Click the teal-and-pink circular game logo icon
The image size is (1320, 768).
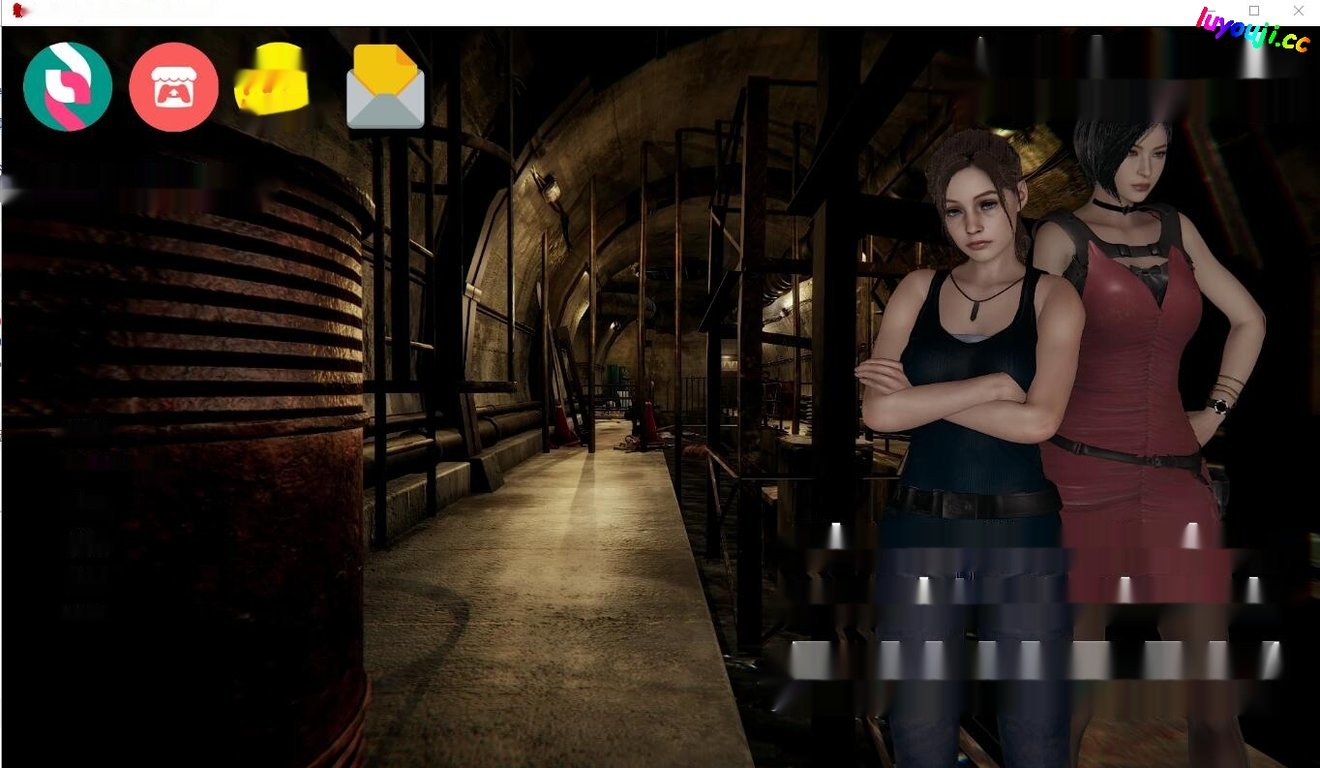(x=66, y=87)
